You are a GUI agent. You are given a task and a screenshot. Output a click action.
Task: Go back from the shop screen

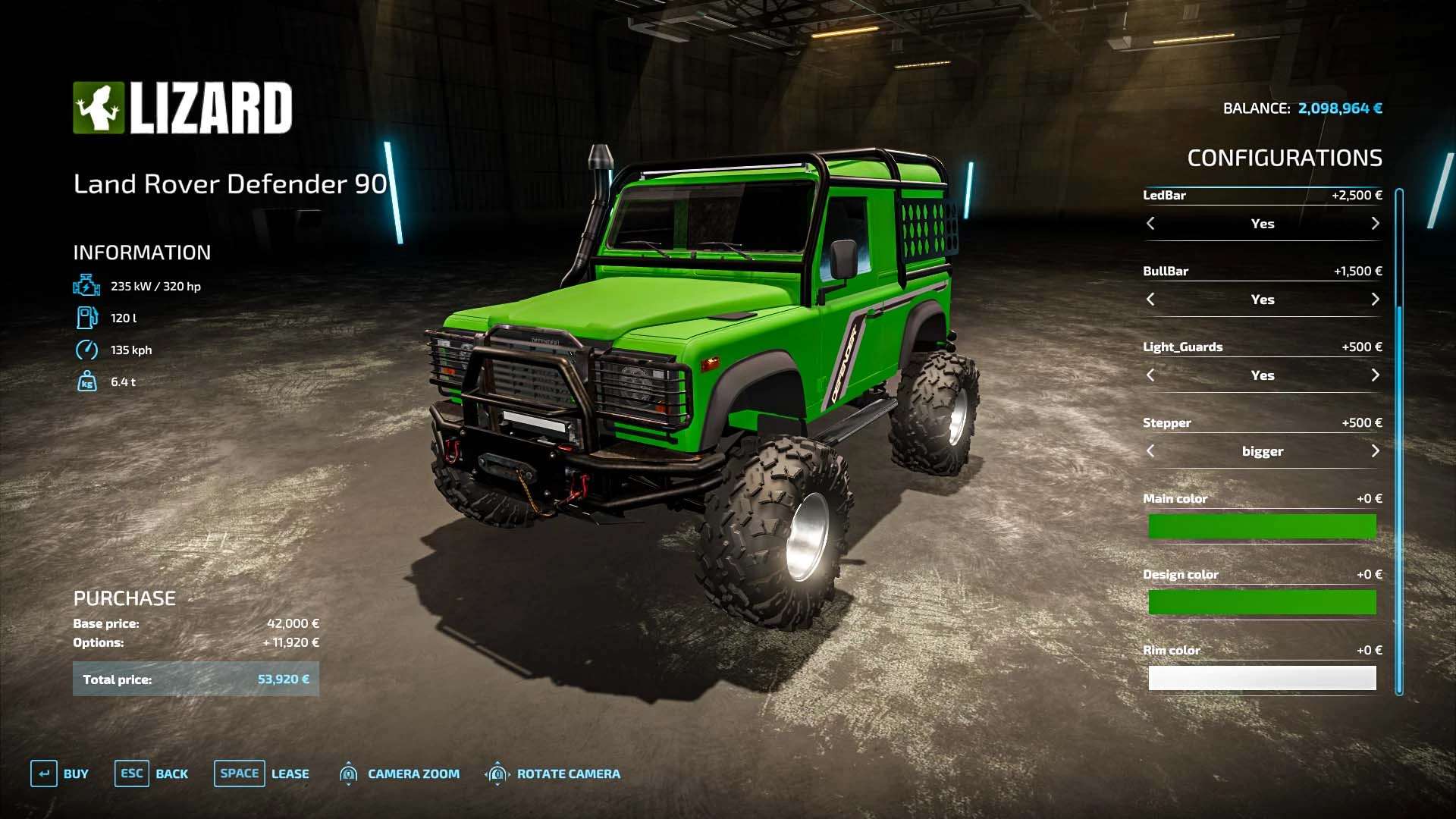(x=152, y=773)
